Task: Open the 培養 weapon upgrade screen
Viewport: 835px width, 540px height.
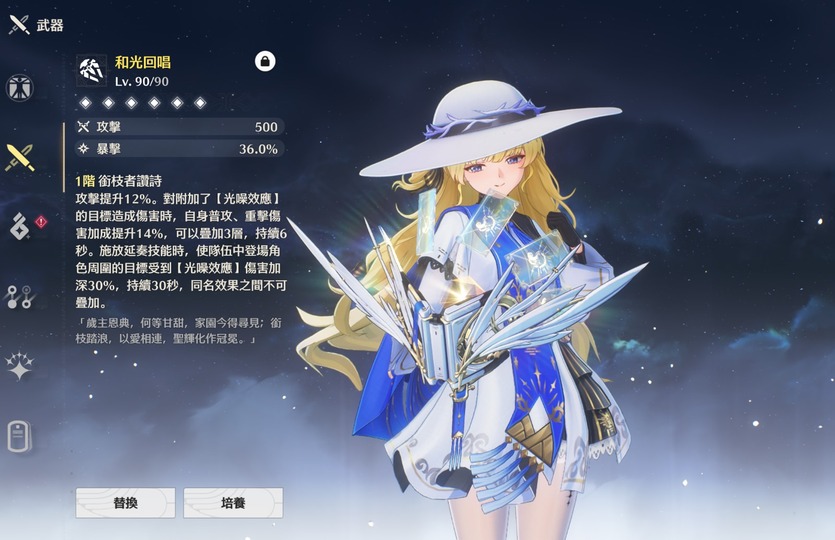Action: (x=233, y=502)
